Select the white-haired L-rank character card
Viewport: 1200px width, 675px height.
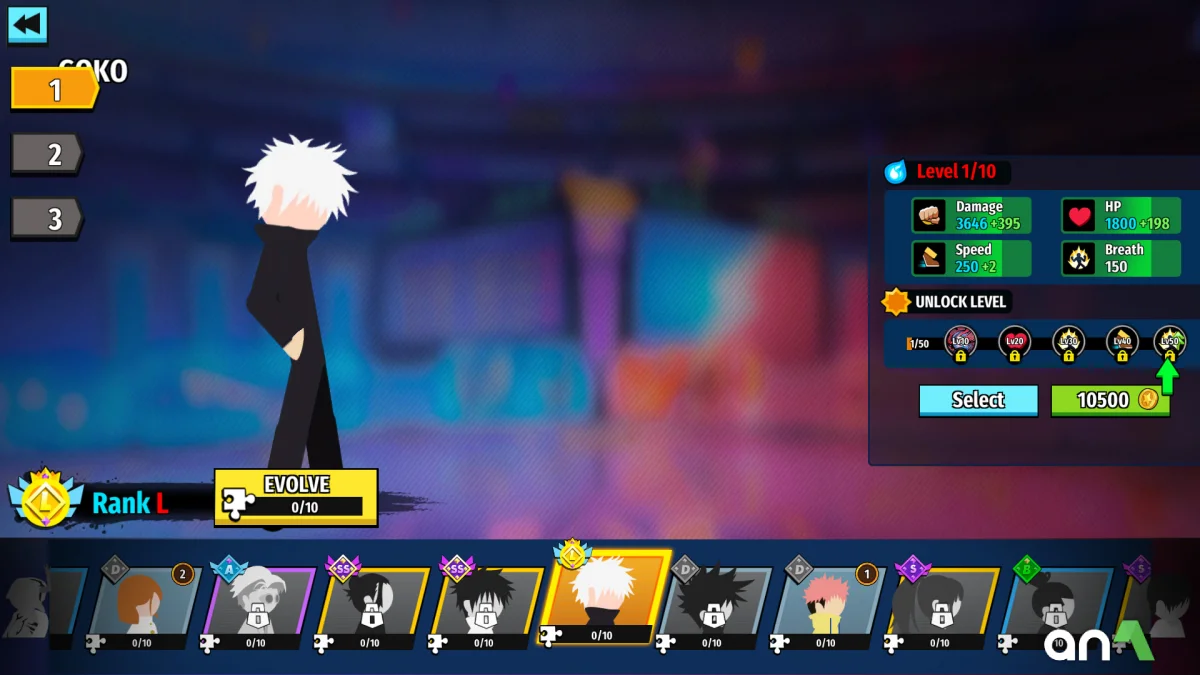point(602,598)
